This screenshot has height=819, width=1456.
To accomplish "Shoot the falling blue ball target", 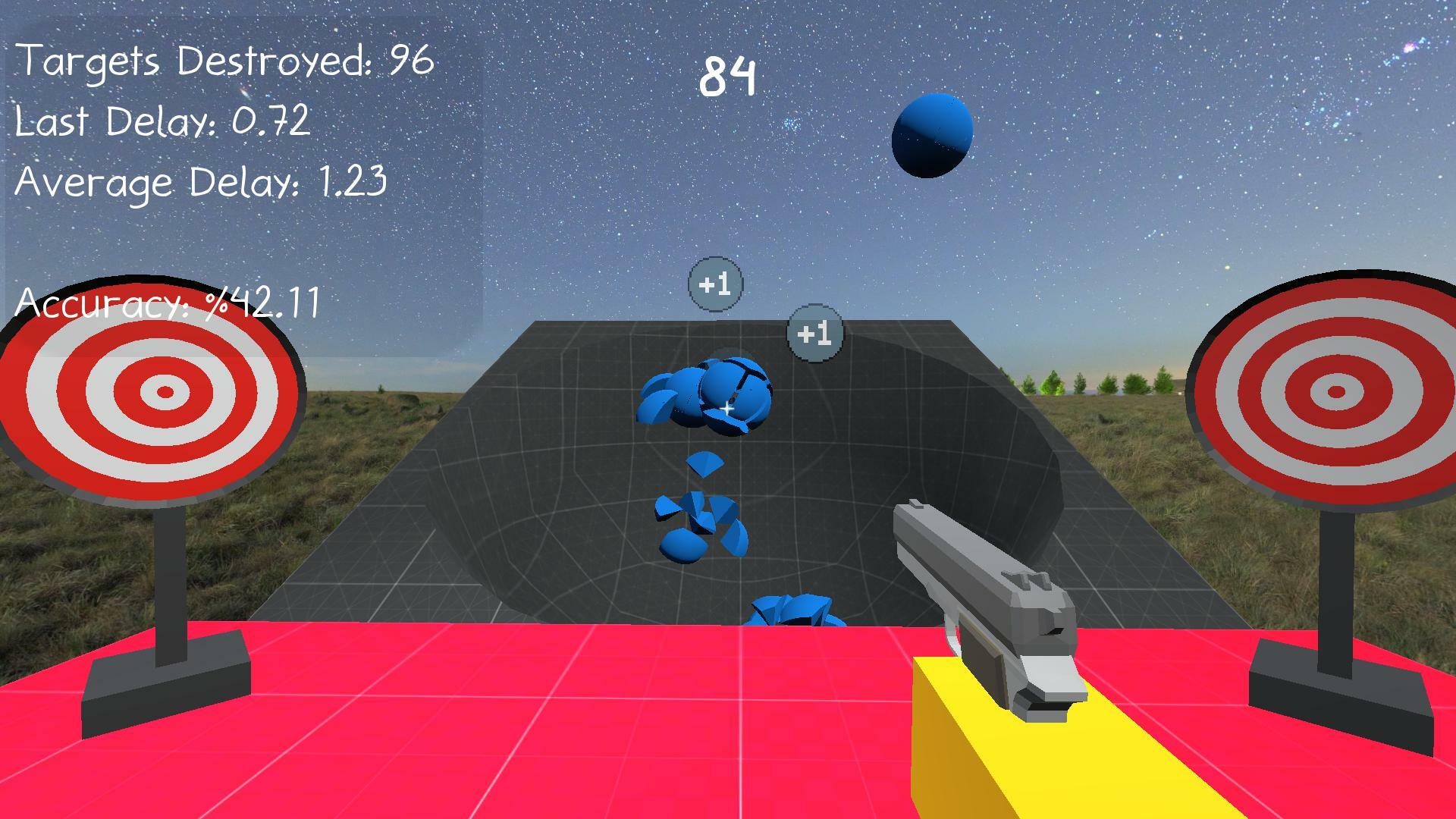I will tap(932, 135).
